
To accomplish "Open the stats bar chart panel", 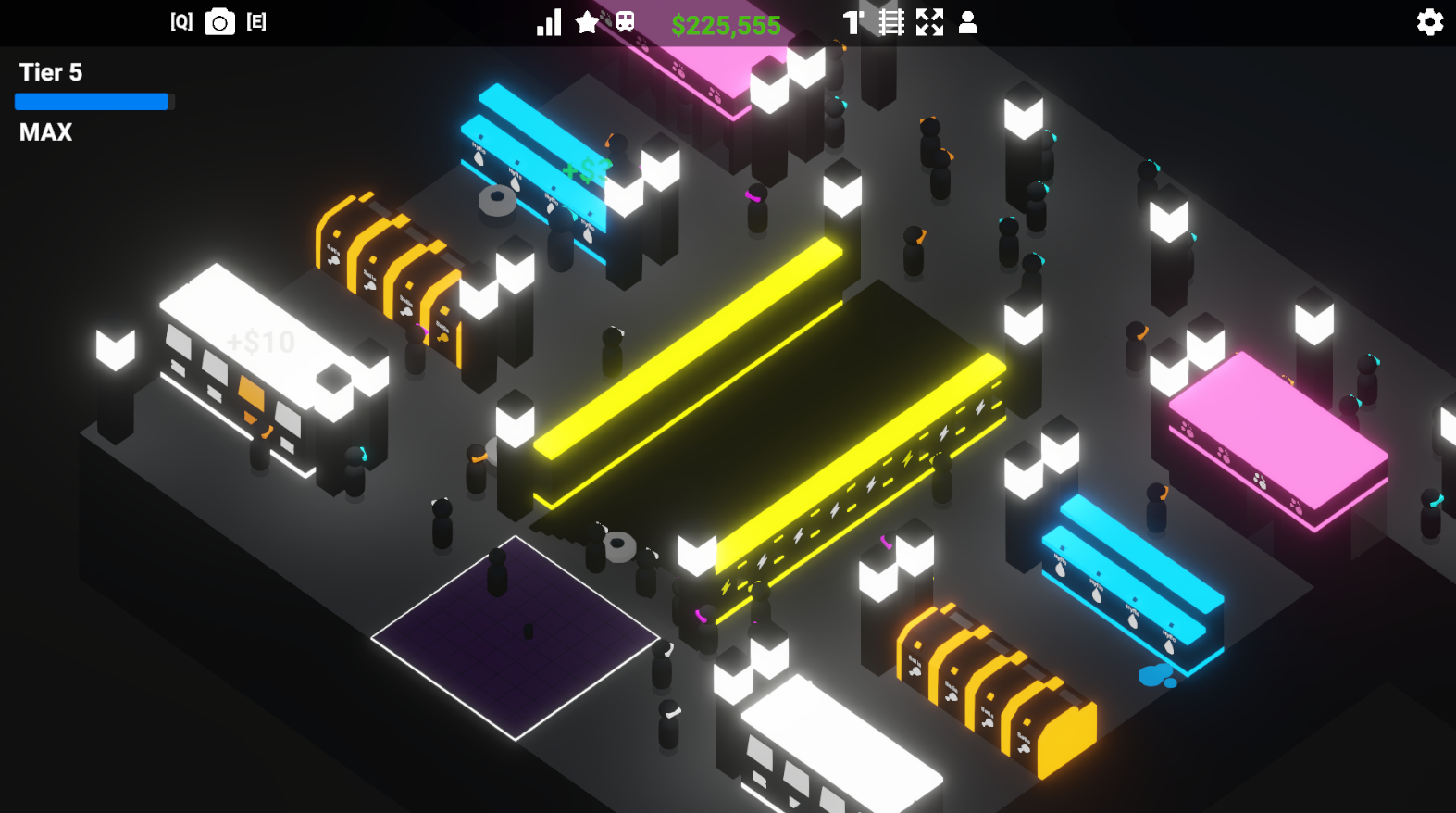I will click(548, 21).
